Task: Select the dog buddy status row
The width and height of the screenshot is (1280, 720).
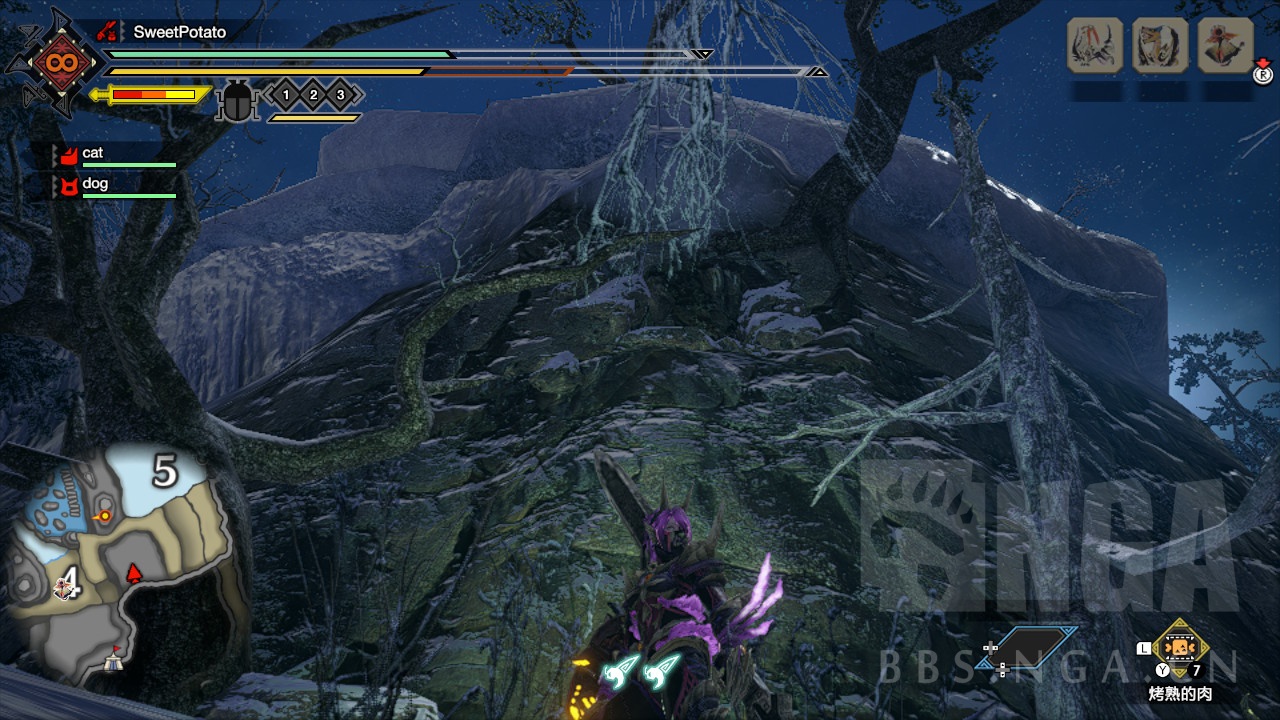Action: [x=115, y=185]
